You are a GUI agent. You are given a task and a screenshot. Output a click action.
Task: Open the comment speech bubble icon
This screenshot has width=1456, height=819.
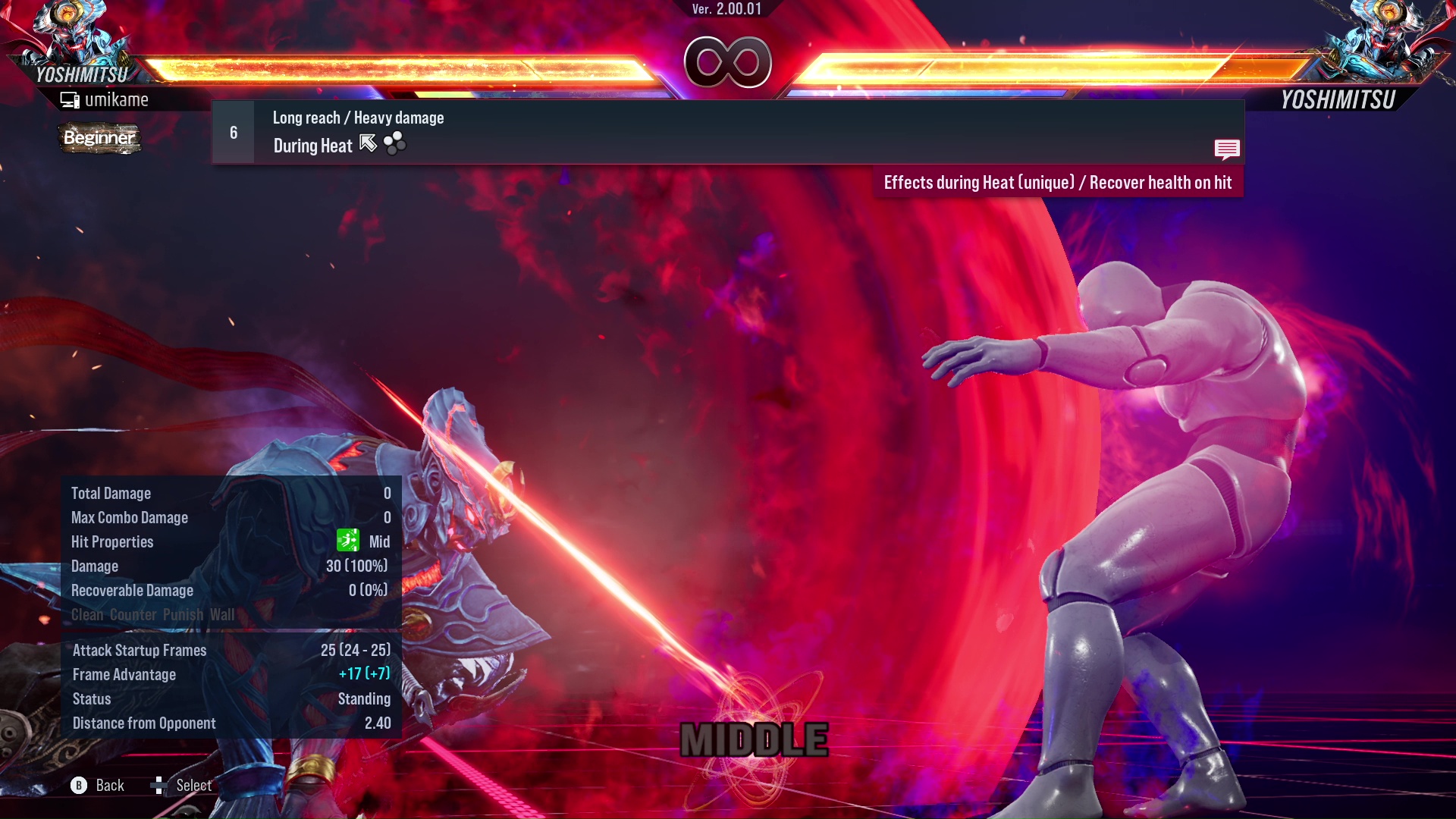click(1227, 149)
